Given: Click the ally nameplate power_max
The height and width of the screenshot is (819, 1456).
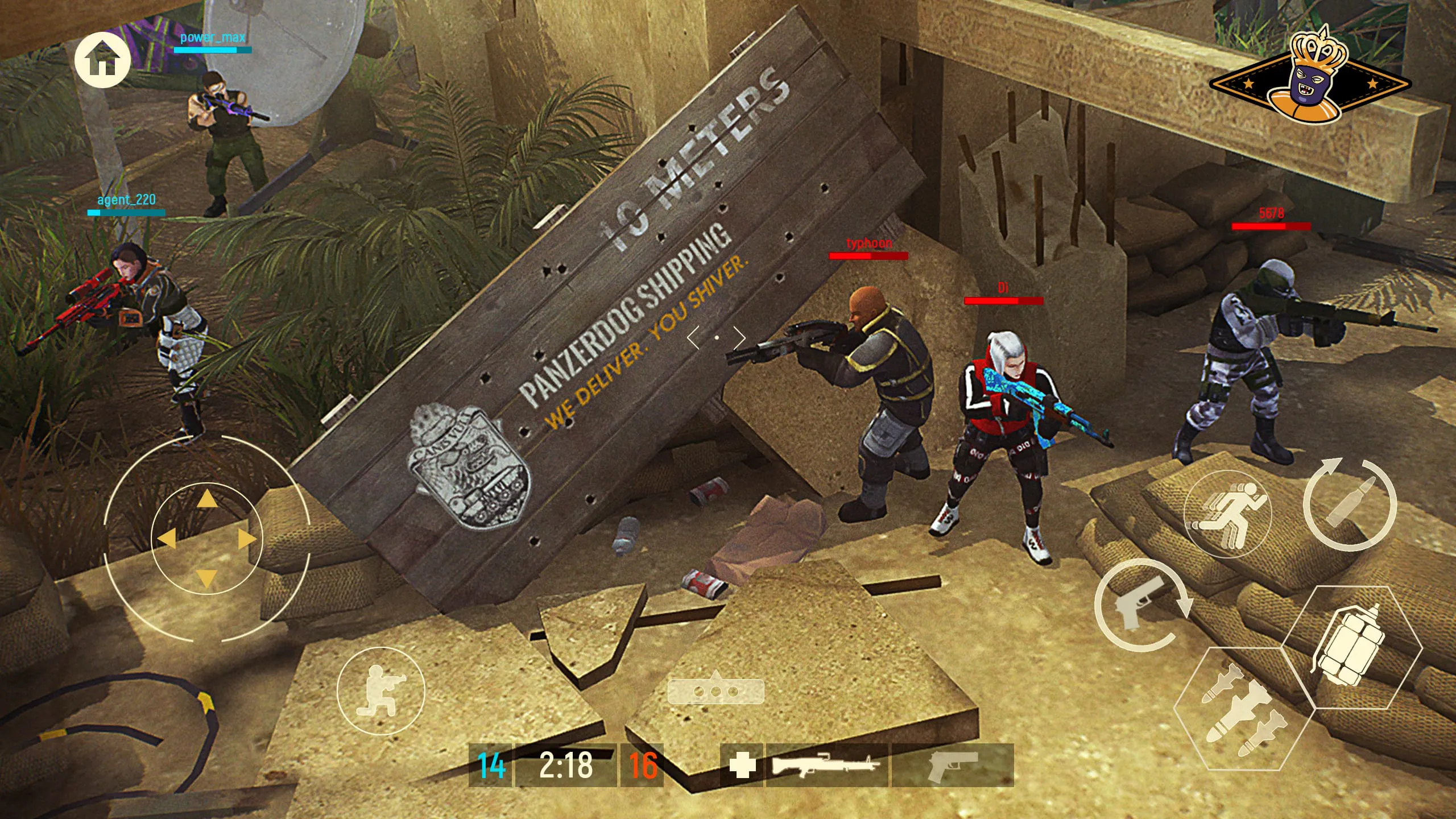Looking at the screenshot, I should click(x=213, y=39).
